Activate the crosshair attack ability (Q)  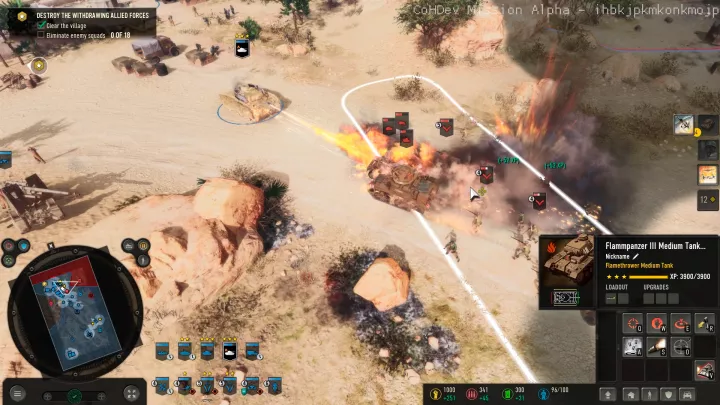click(632, 323)
